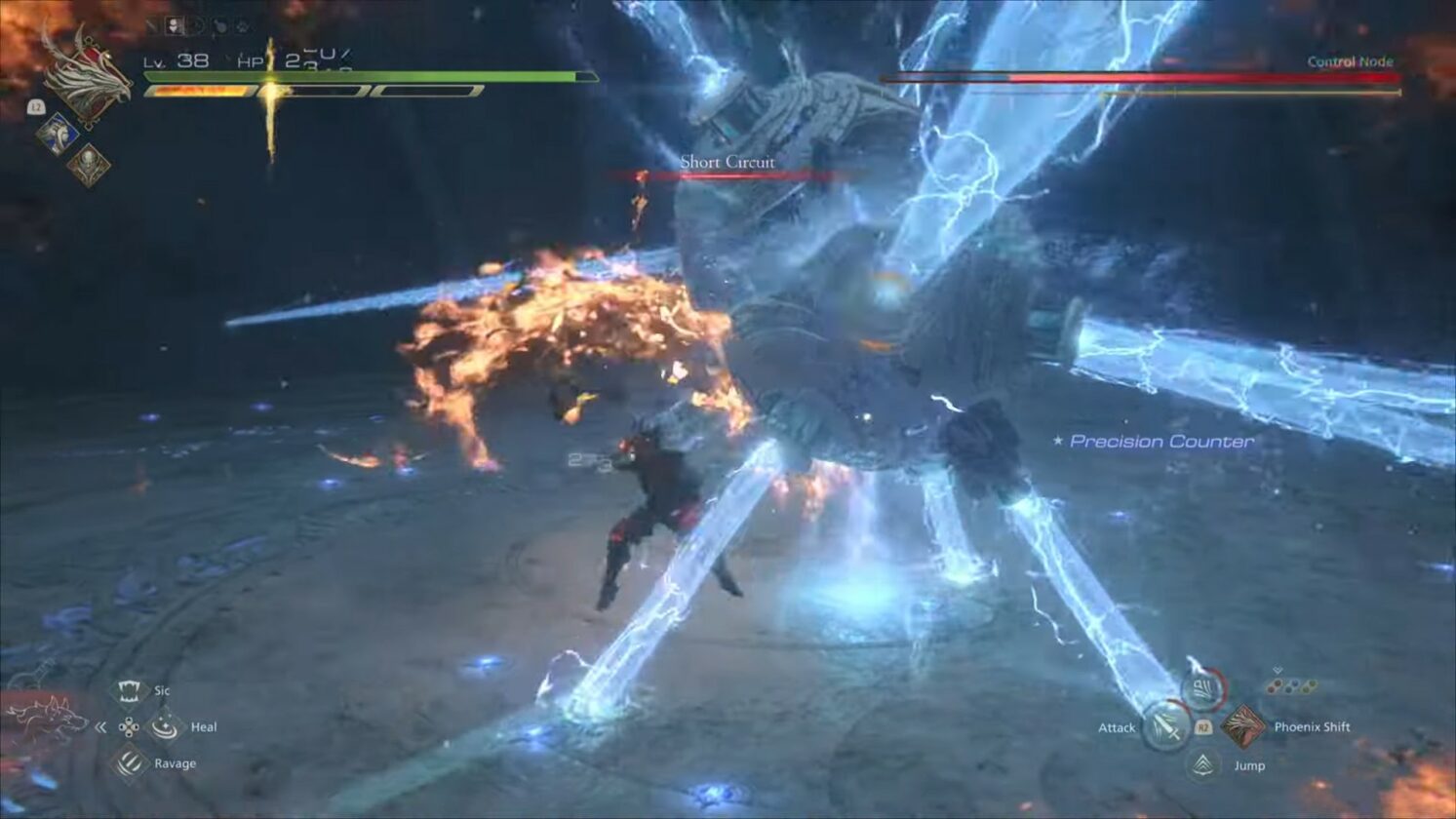Click the Precision Counter prompt text
The image size is (1456, 819).
[x=1161, y=441]
